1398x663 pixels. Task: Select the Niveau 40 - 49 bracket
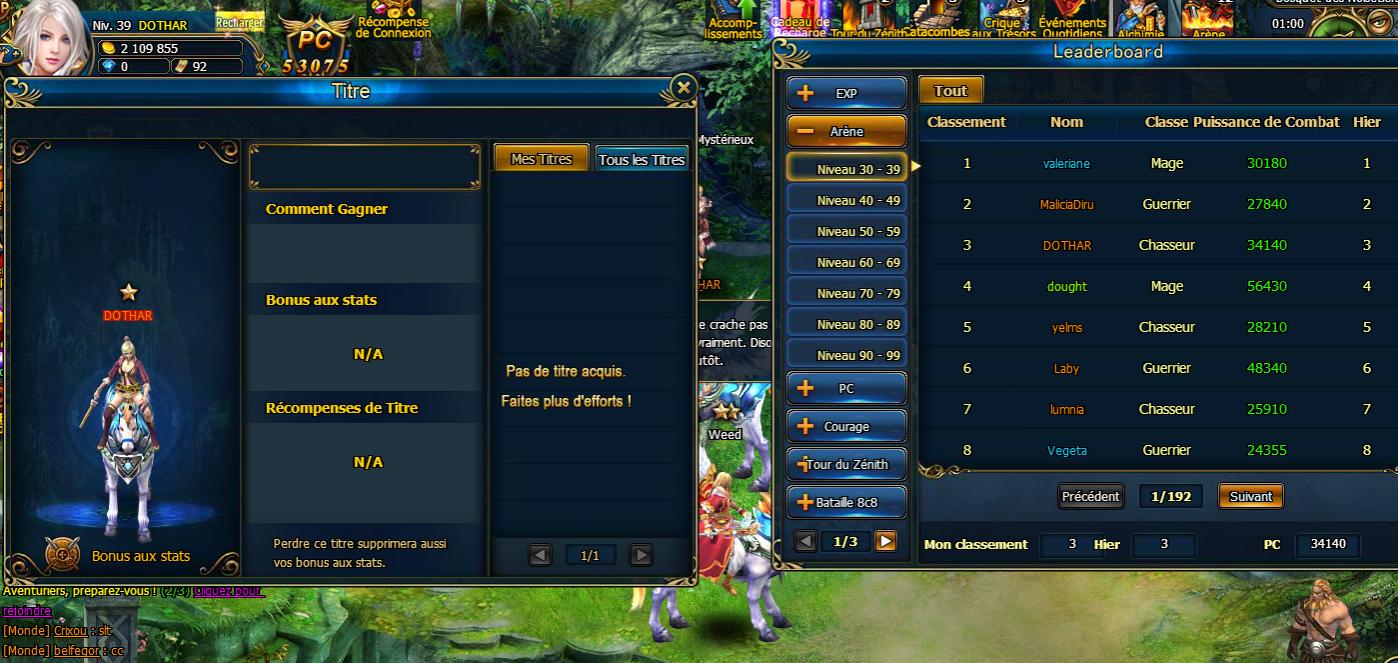(847, 200)
